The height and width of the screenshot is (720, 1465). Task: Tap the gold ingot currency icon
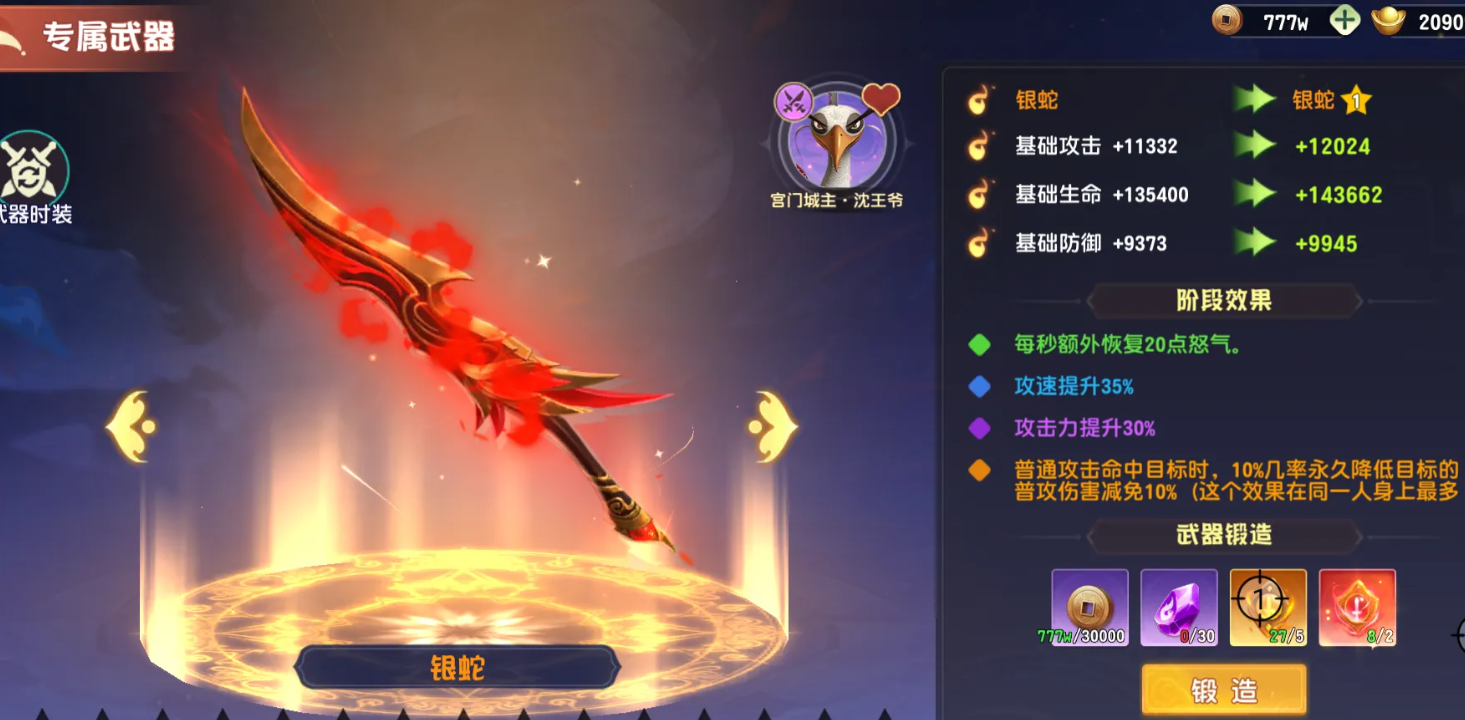[x=1389, y=21]
